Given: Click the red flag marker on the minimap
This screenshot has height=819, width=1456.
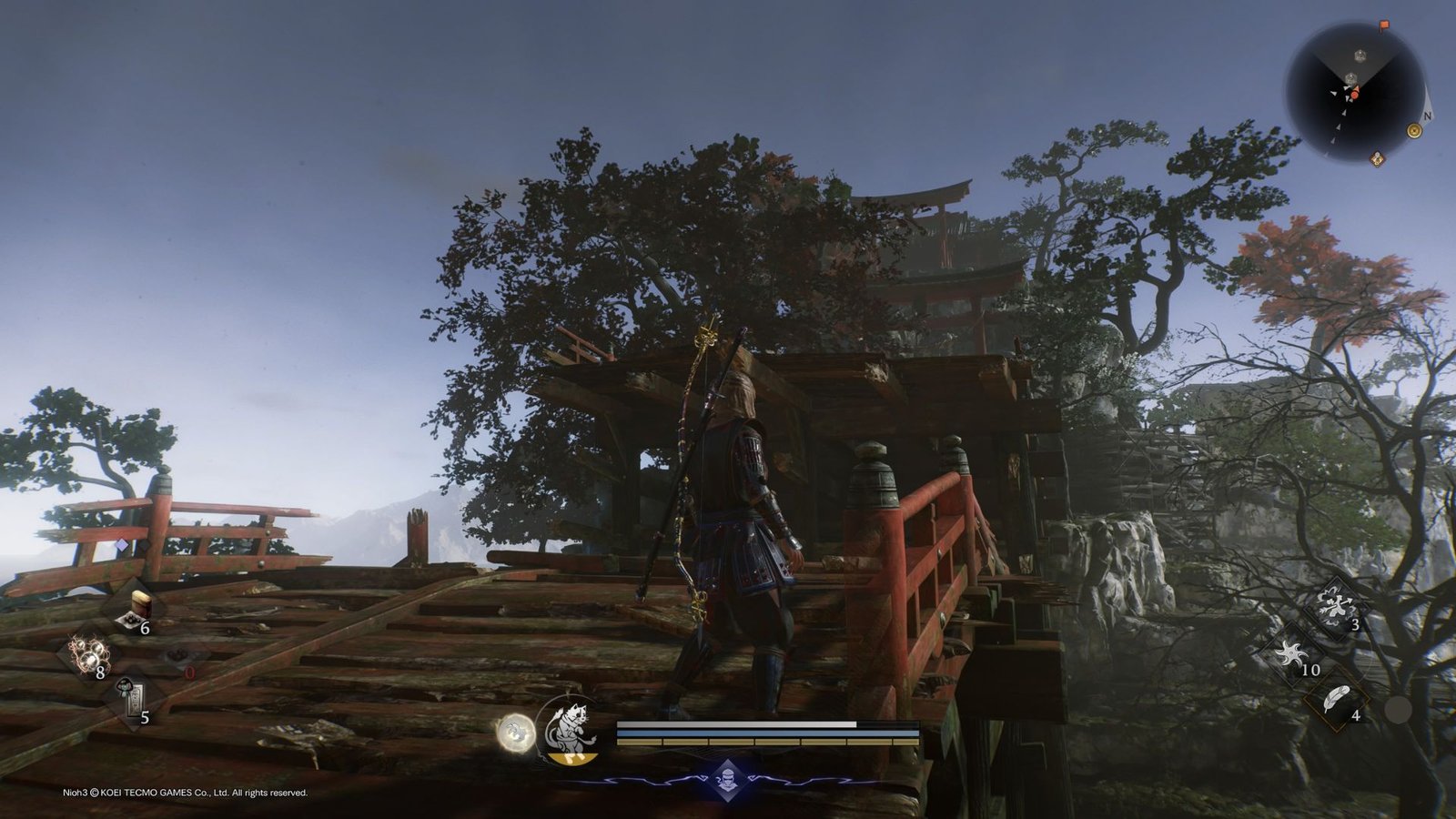Looking at the screenshot, I should [1384, 25].
